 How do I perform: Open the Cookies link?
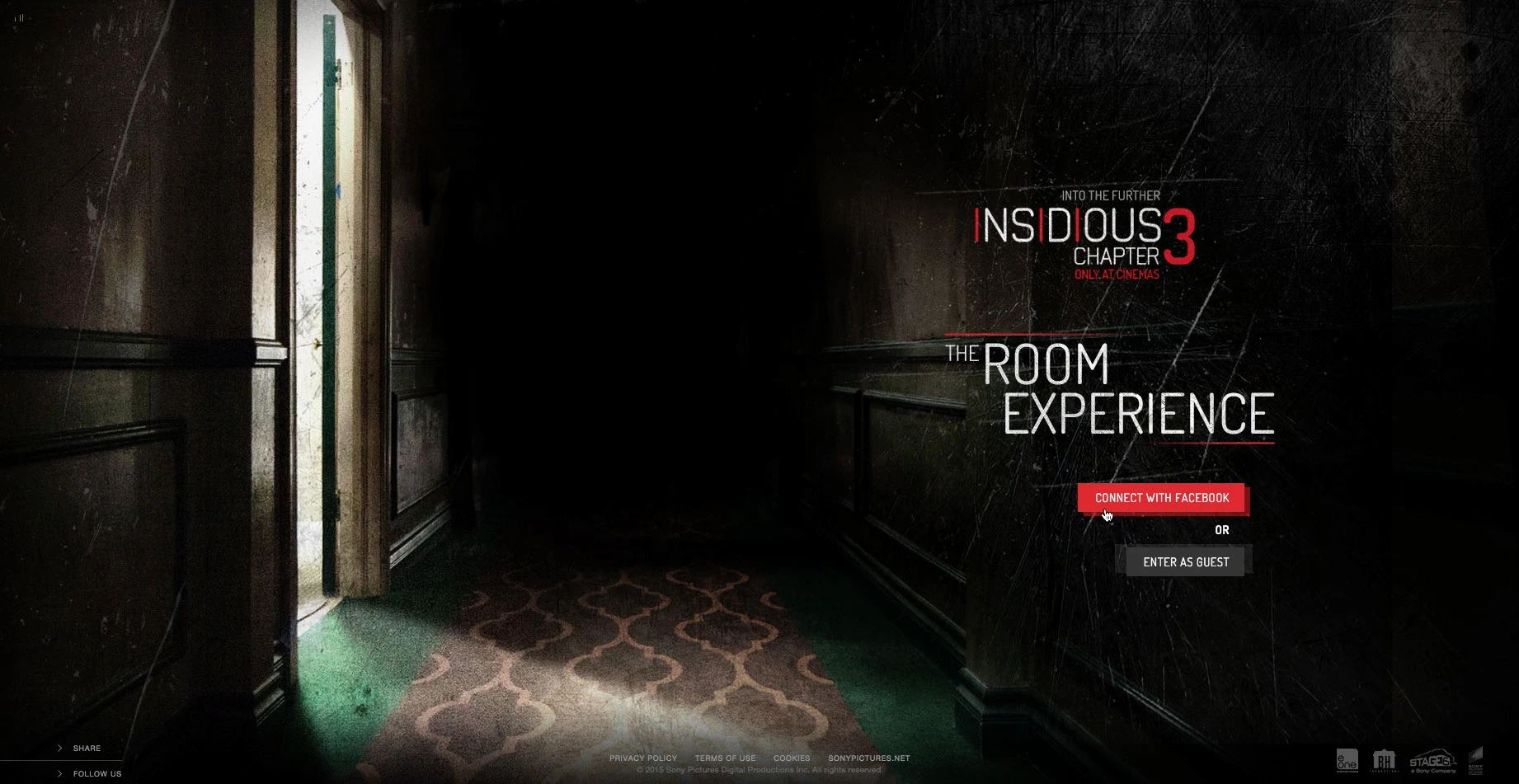coord(791,758)
